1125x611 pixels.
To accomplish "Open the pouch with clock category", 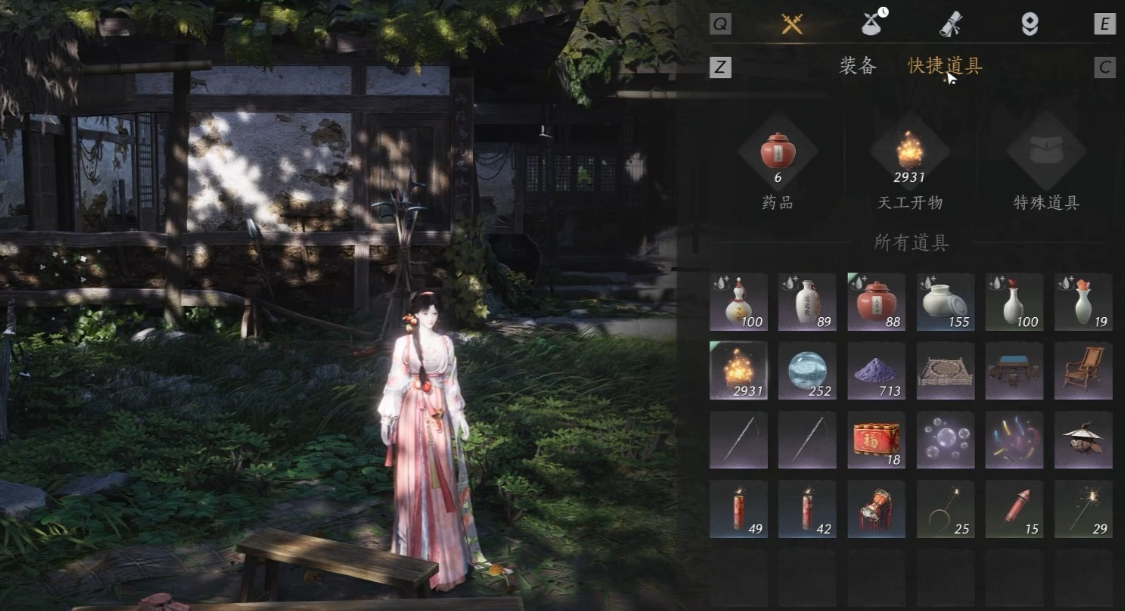I will click(875, 24).
